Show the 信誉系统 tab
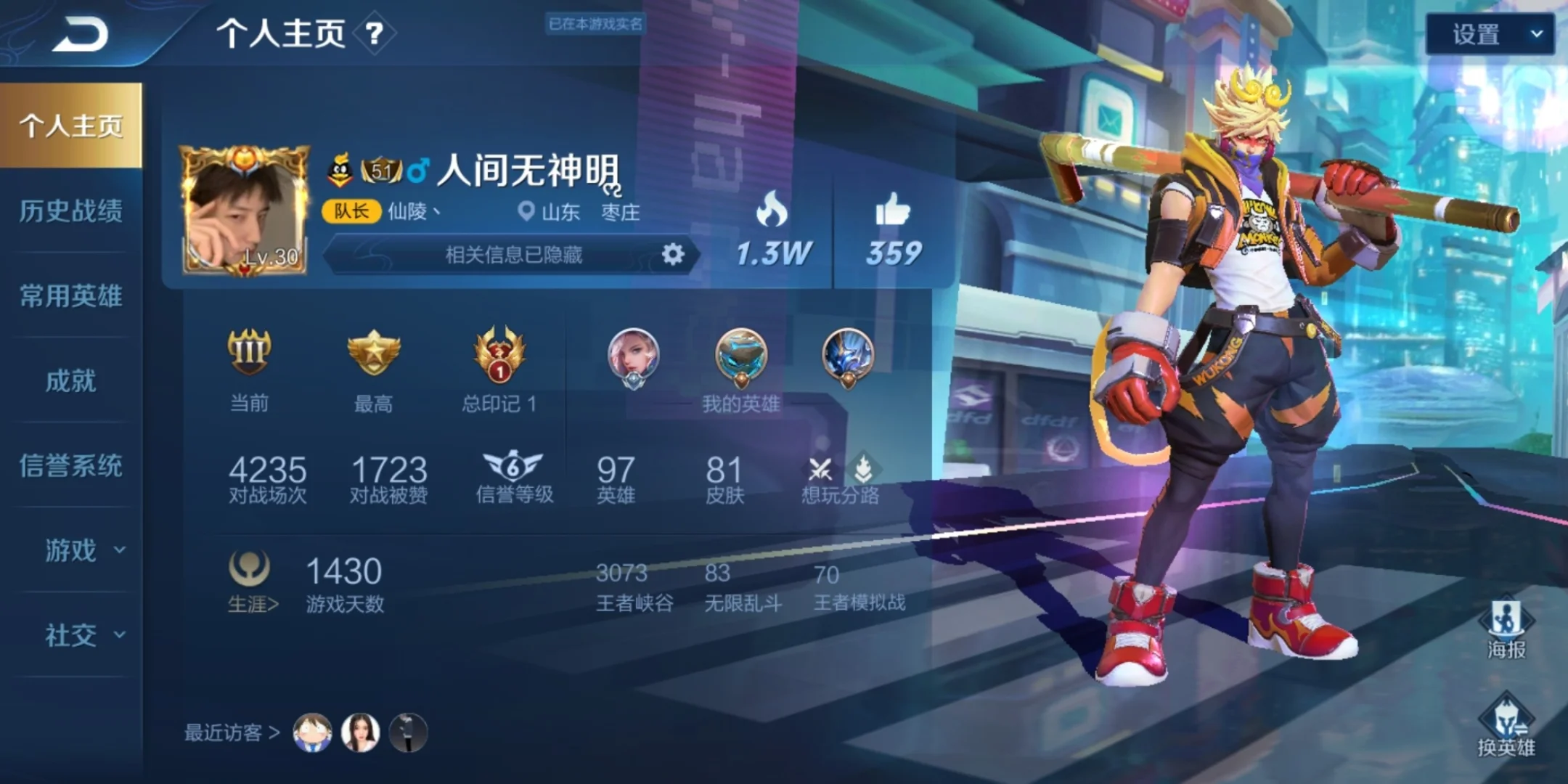 [70, 465]
